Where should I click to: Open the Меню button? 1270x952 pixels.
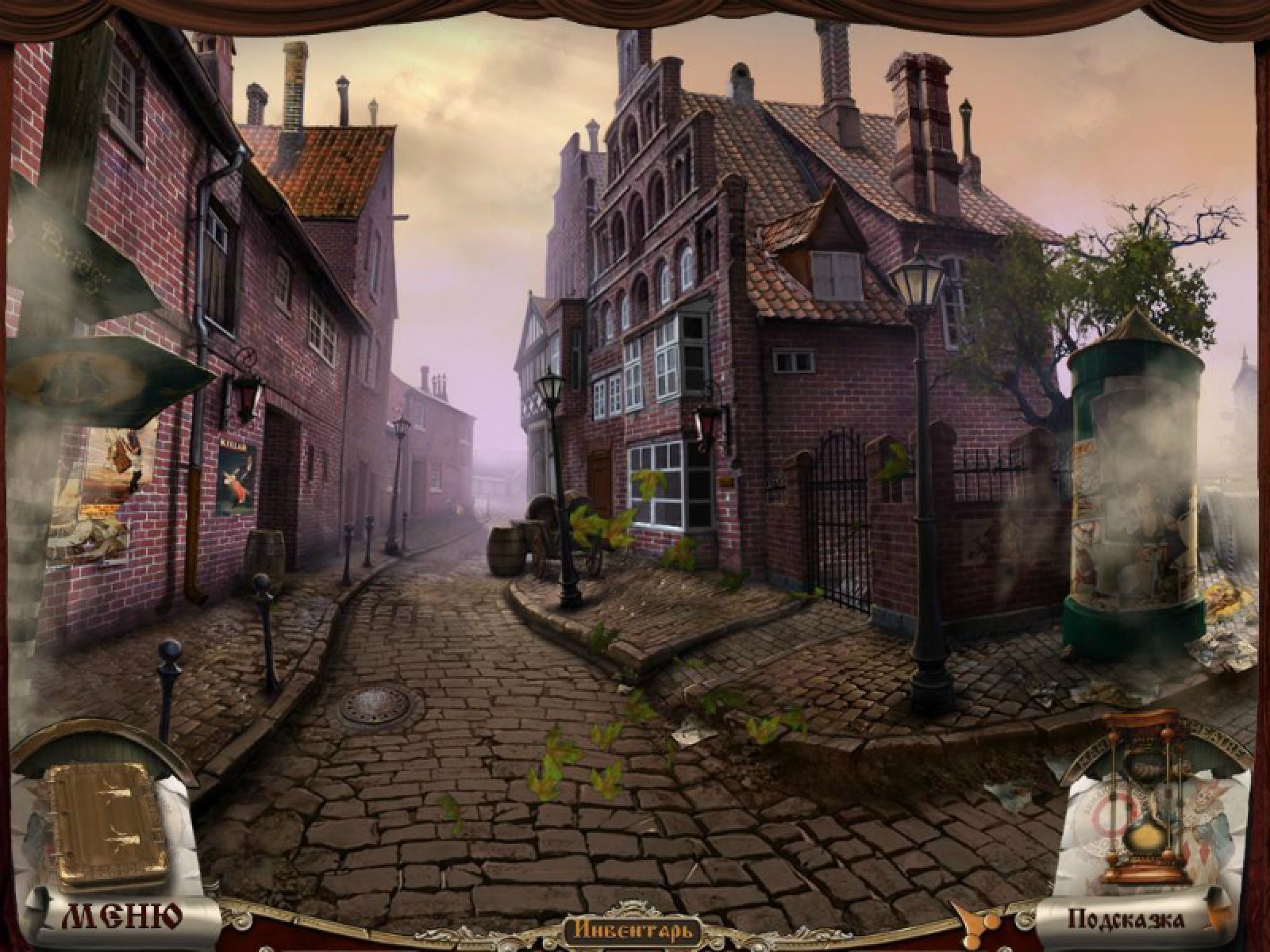point(121,916)
